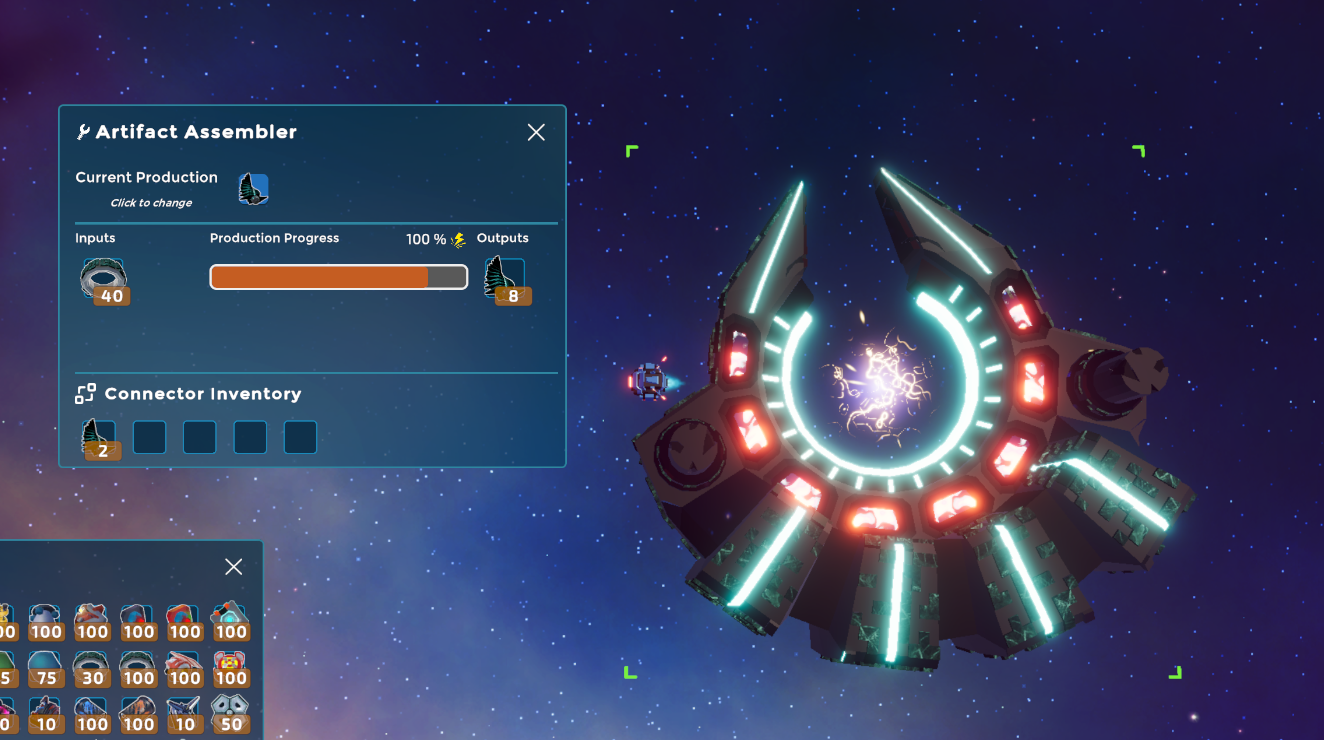Select the connector inventory item with 2
This screenshot has width=1324, height=740.
click(98, 438)
